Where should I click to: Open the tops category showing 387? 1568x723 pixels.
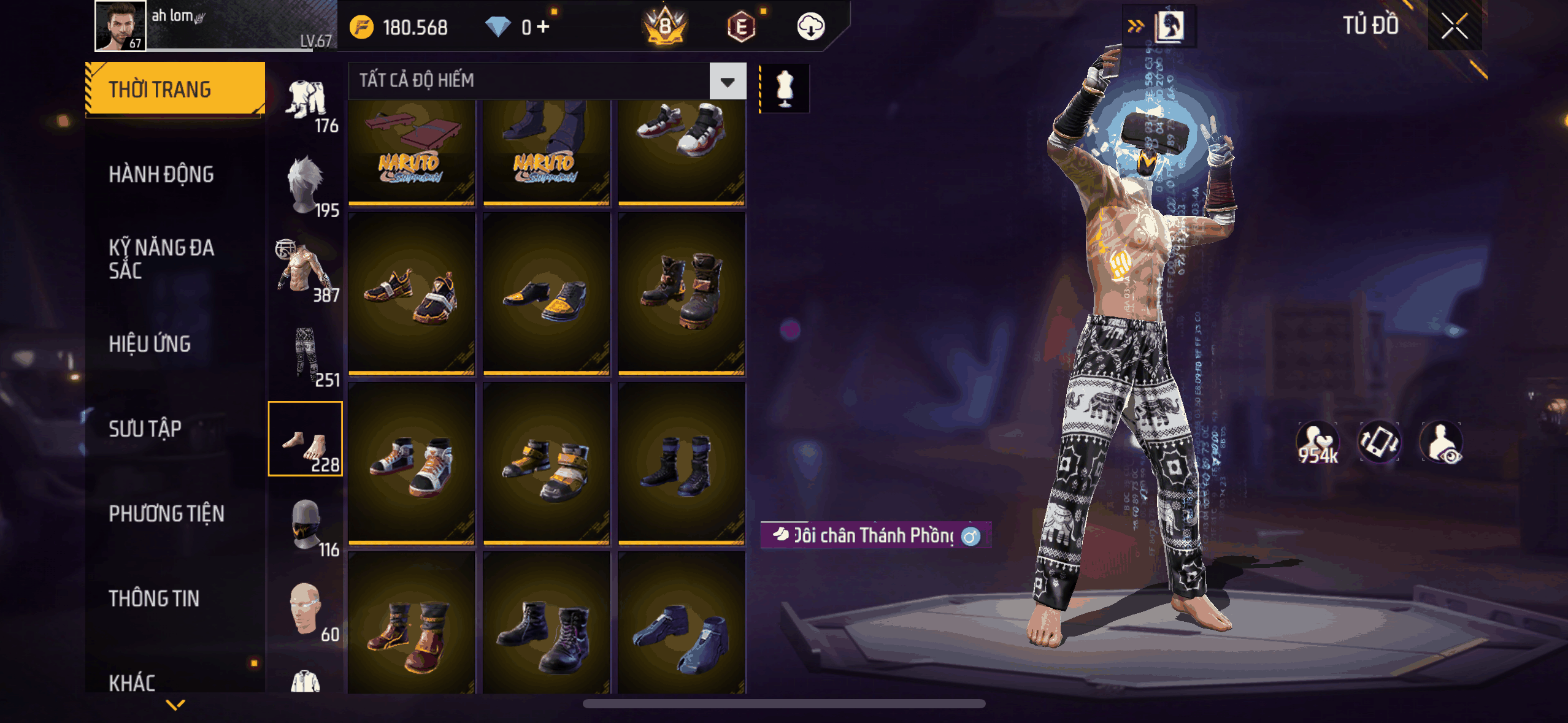306,270
